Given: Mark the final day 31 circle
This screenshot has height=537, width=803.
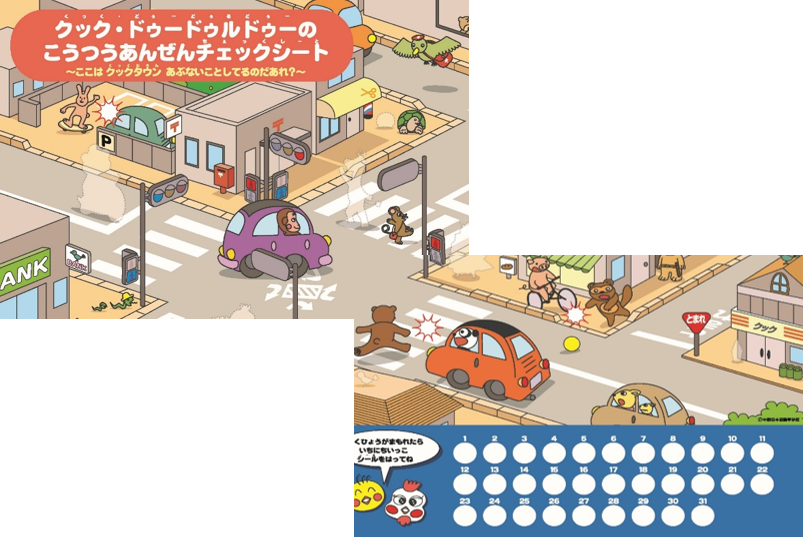Looking at the screenshot, I should (x=702, y=516).
